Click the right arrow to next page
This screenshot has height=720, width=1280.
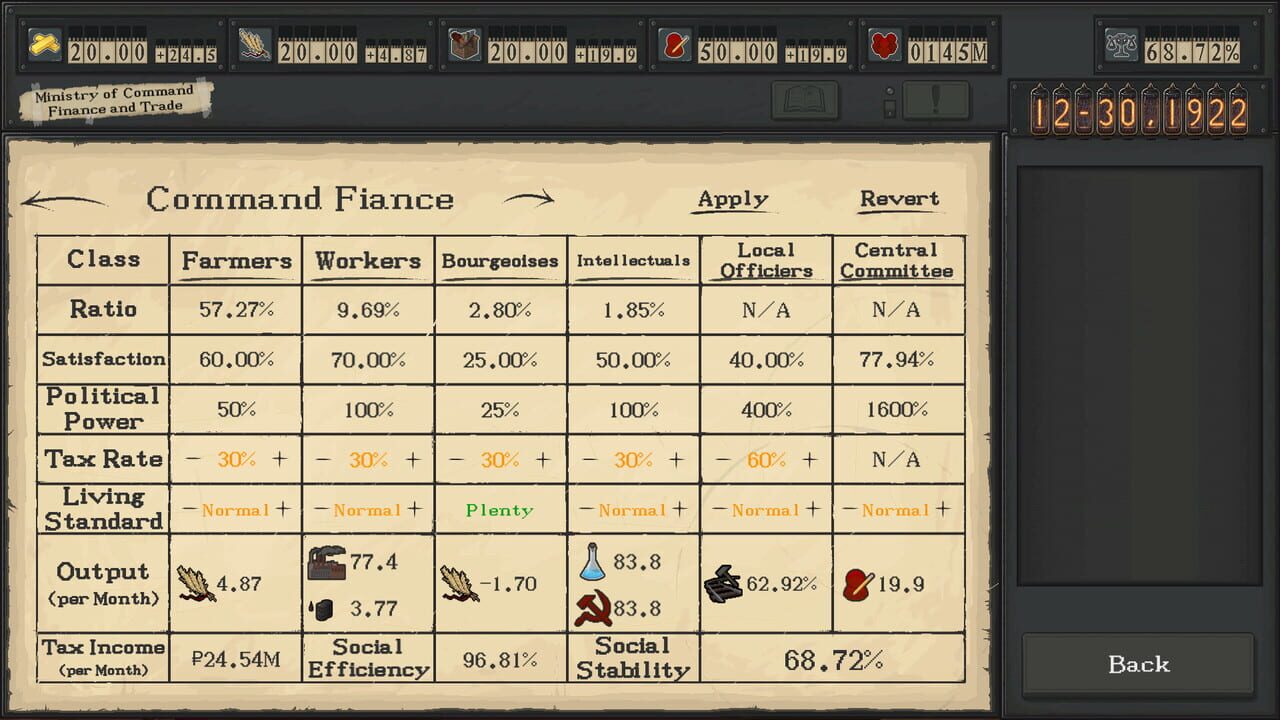click(x=533, y=199)
